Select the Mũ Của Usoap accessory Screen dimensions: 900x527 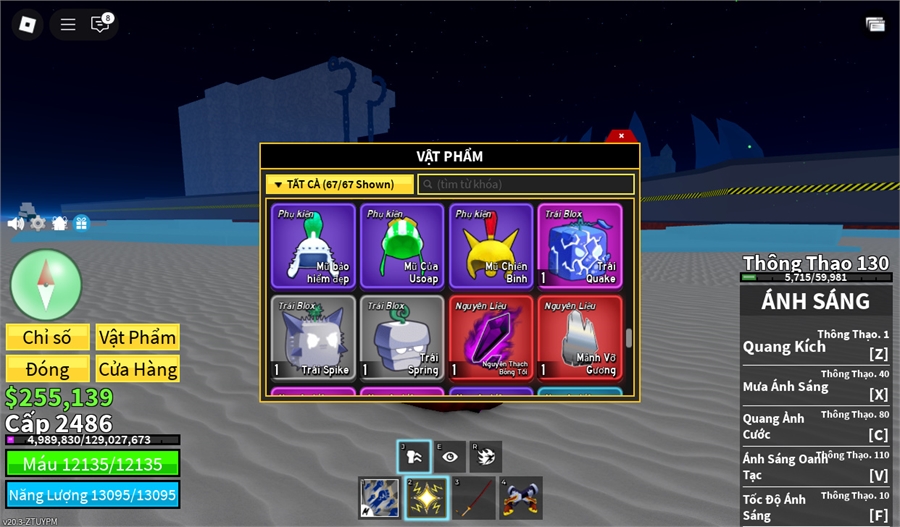(x=402, y=246)
